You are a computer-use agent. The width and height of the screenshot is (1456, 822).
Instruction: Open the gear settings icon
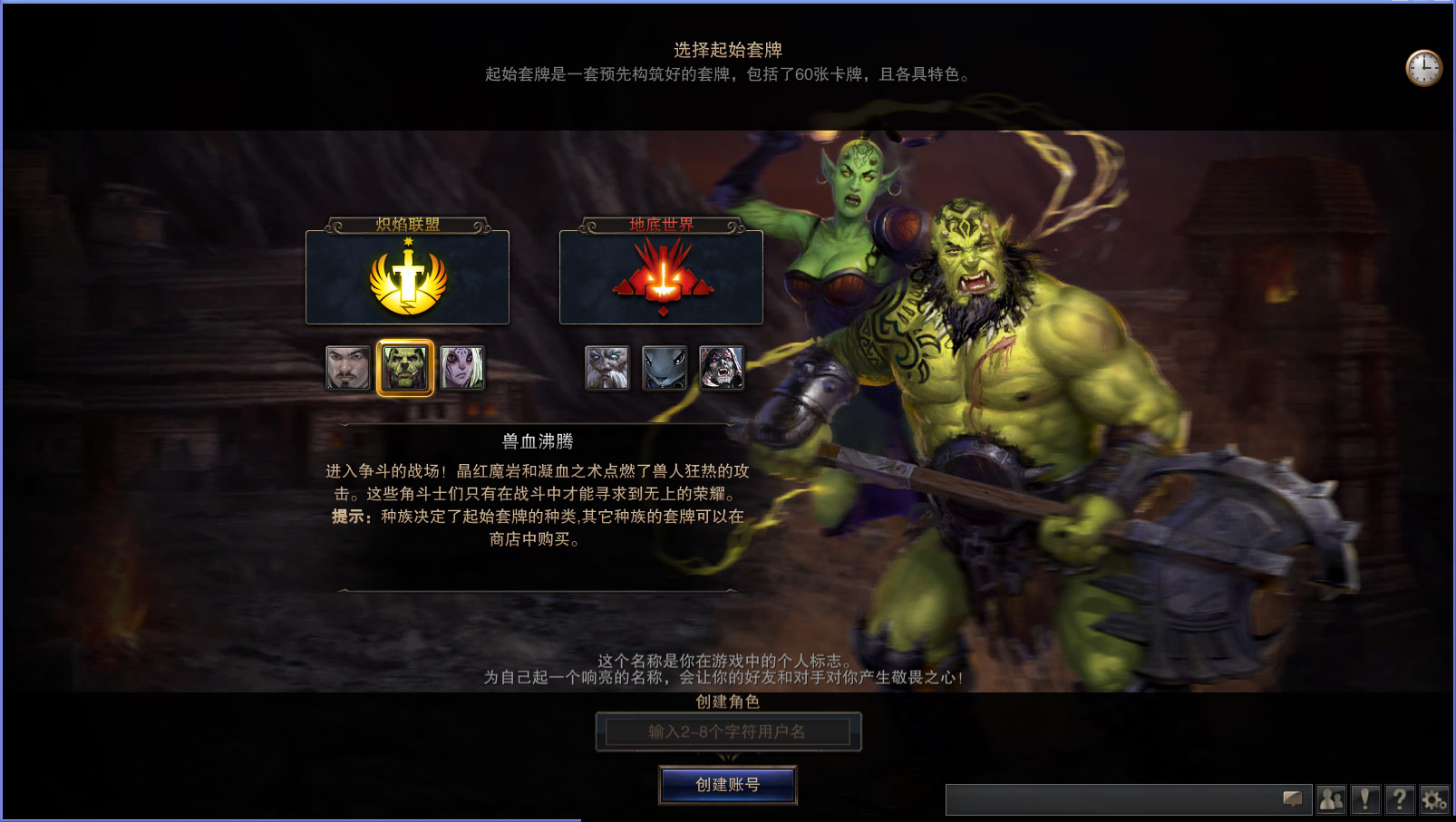point(1434,799)
